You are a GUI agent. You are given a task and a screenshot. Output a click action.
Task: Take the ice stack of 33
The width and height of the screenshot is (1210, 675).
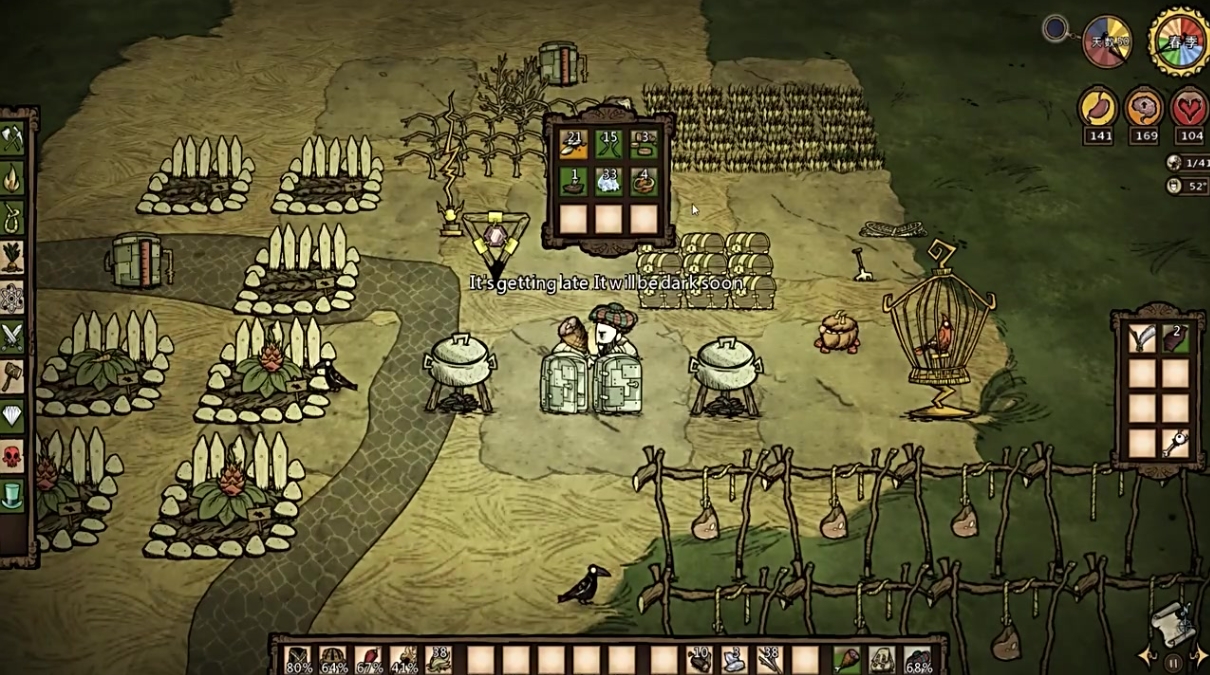(609, 181)
